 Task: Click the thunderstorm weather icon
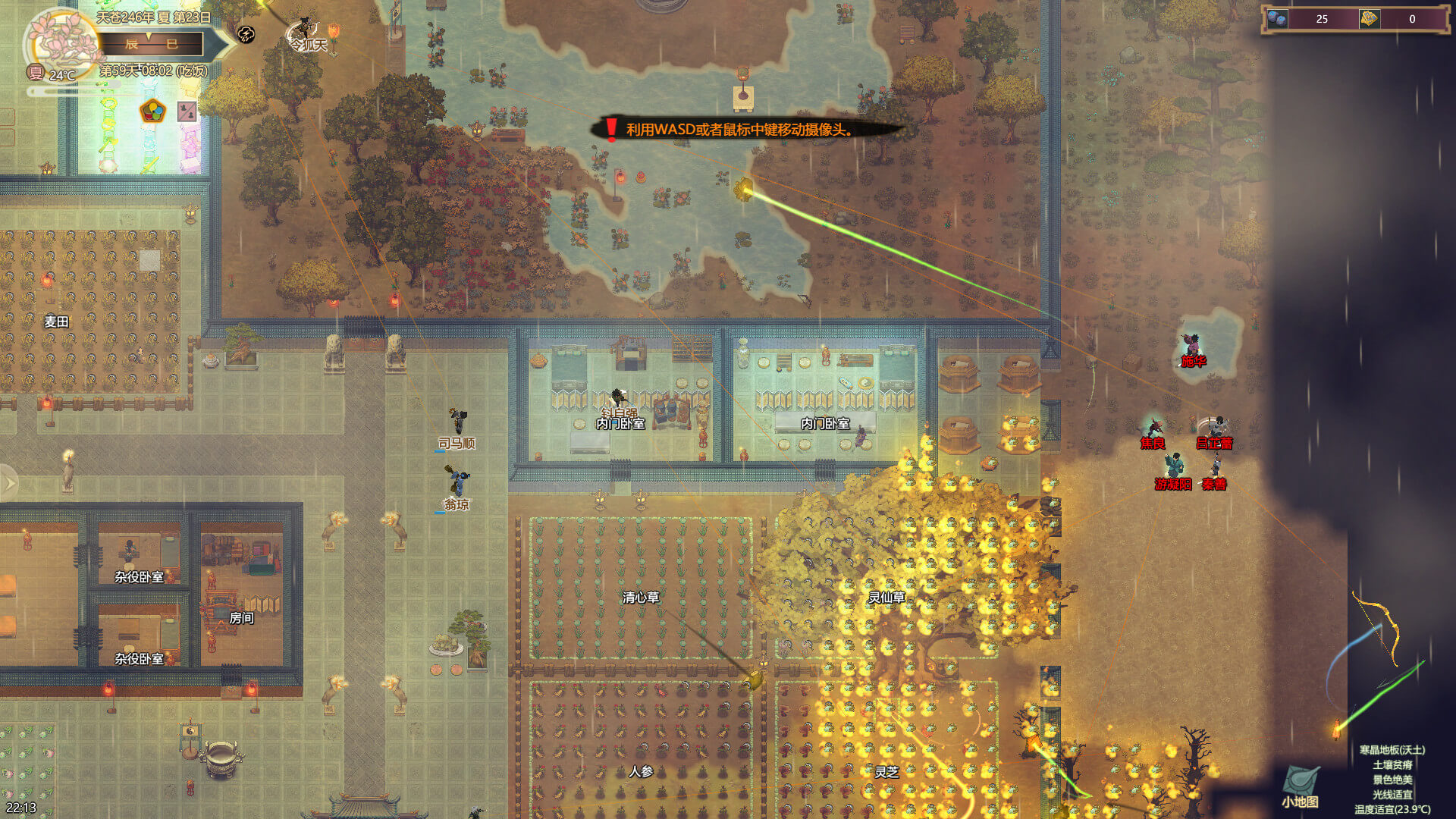(246, 33)
